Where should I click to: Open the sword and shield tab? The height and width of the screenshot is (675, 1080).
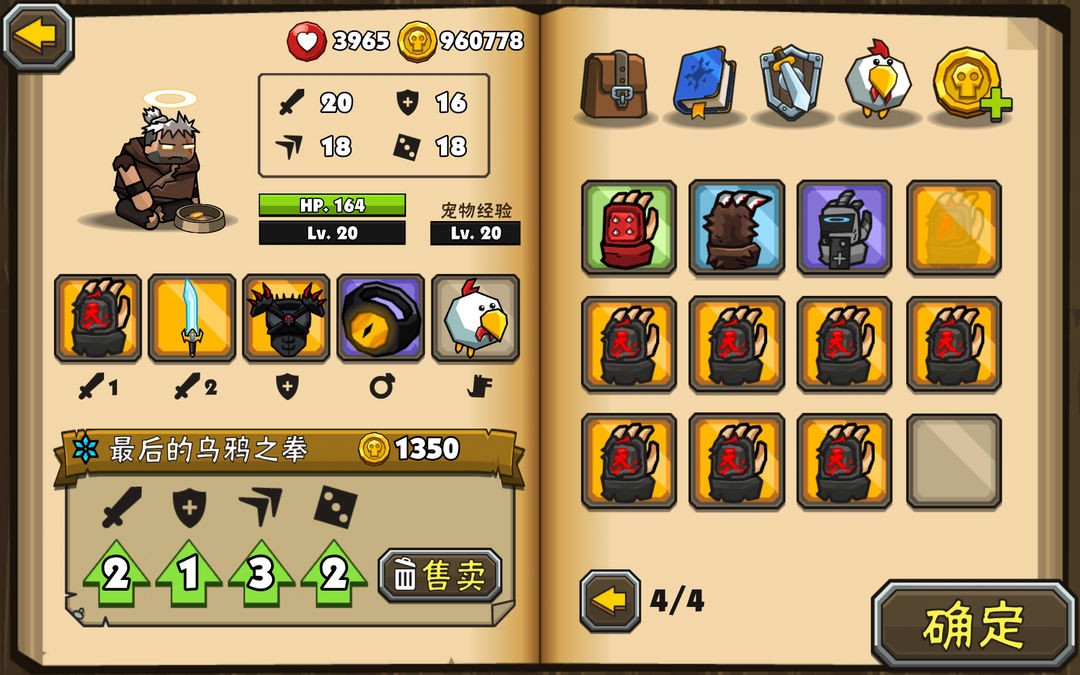[x=791, y=83]
